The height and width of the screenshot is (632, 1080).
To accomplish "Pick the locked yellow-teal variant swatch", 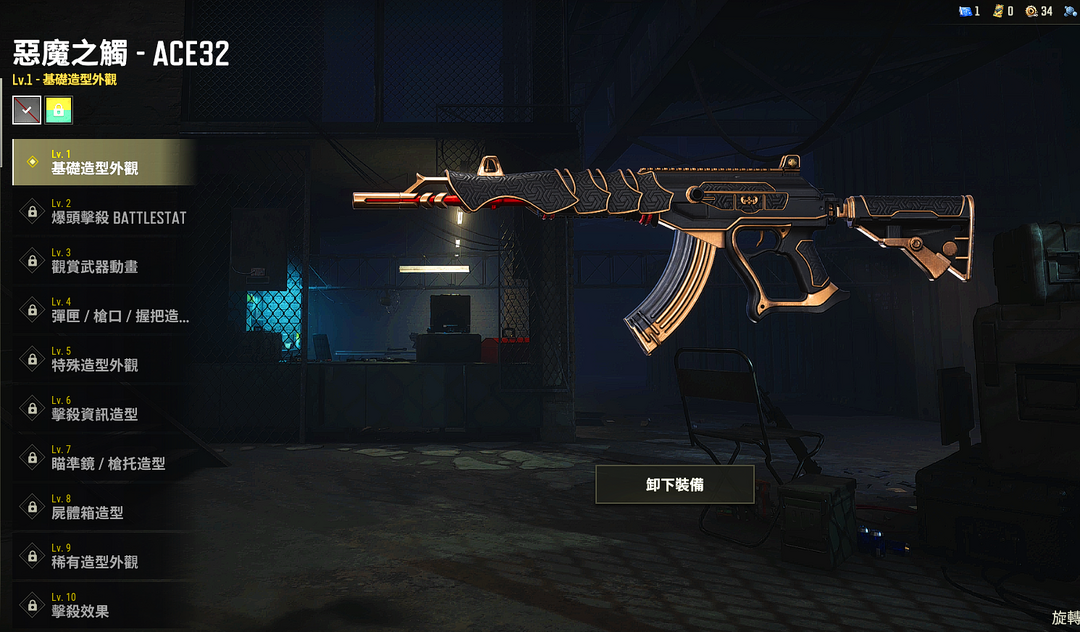I will pos(59,110).
